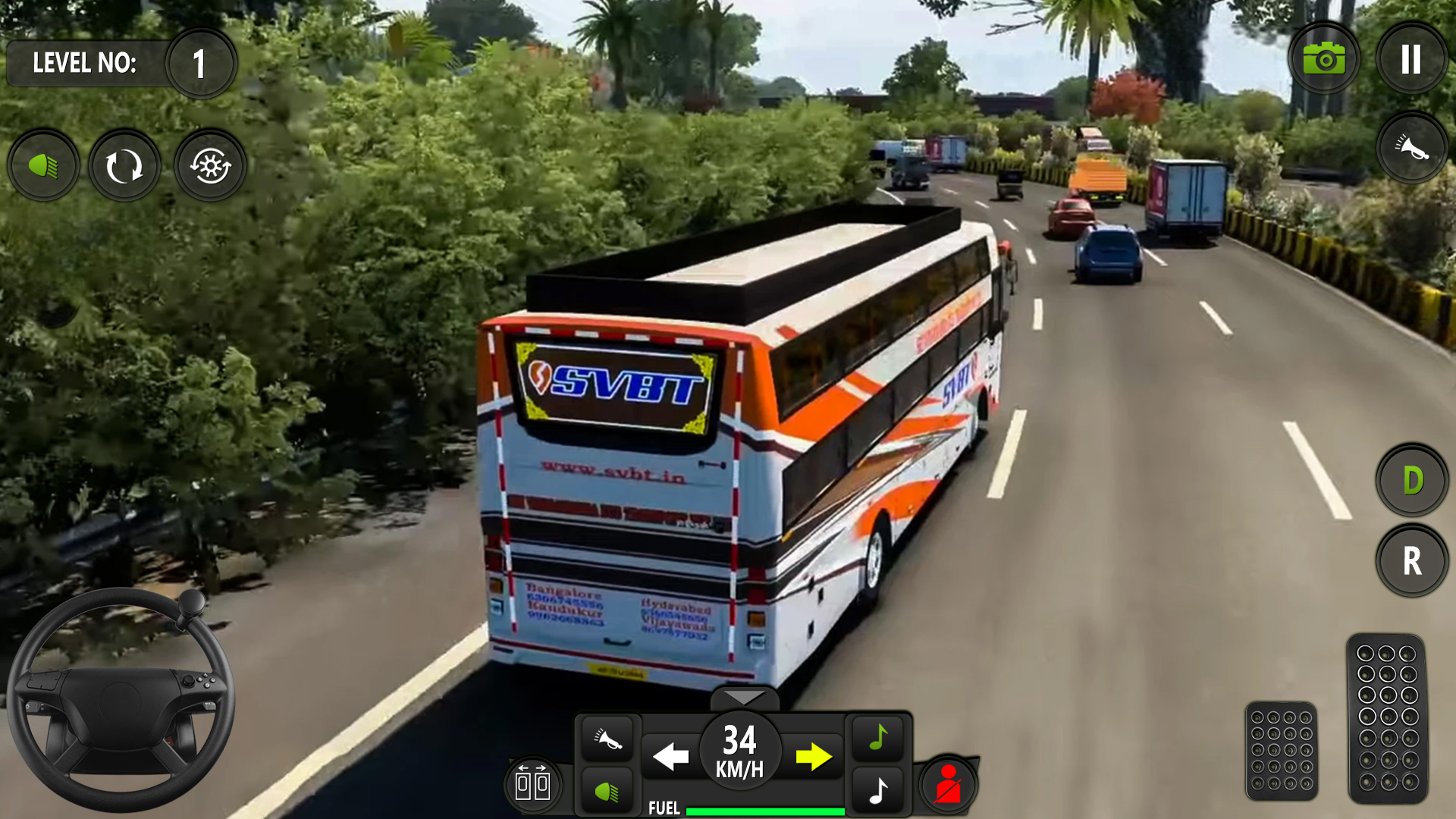Take a screenshot with the camera icon
This screenshot has width=1456, height=819.
(x=1324, y=58)
